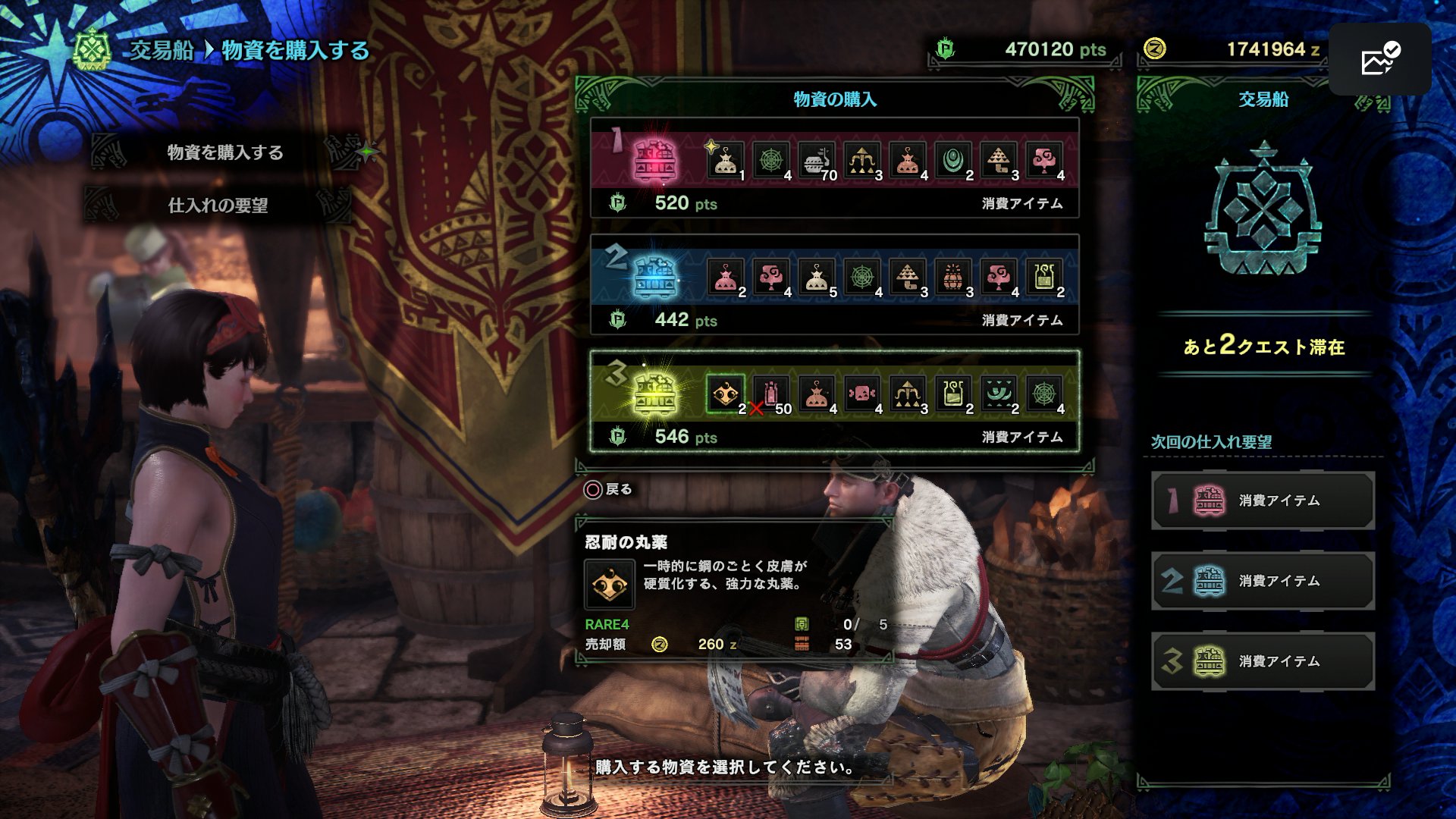
Task: Click the shell ammo icon with 70
Action: point(816,161)
